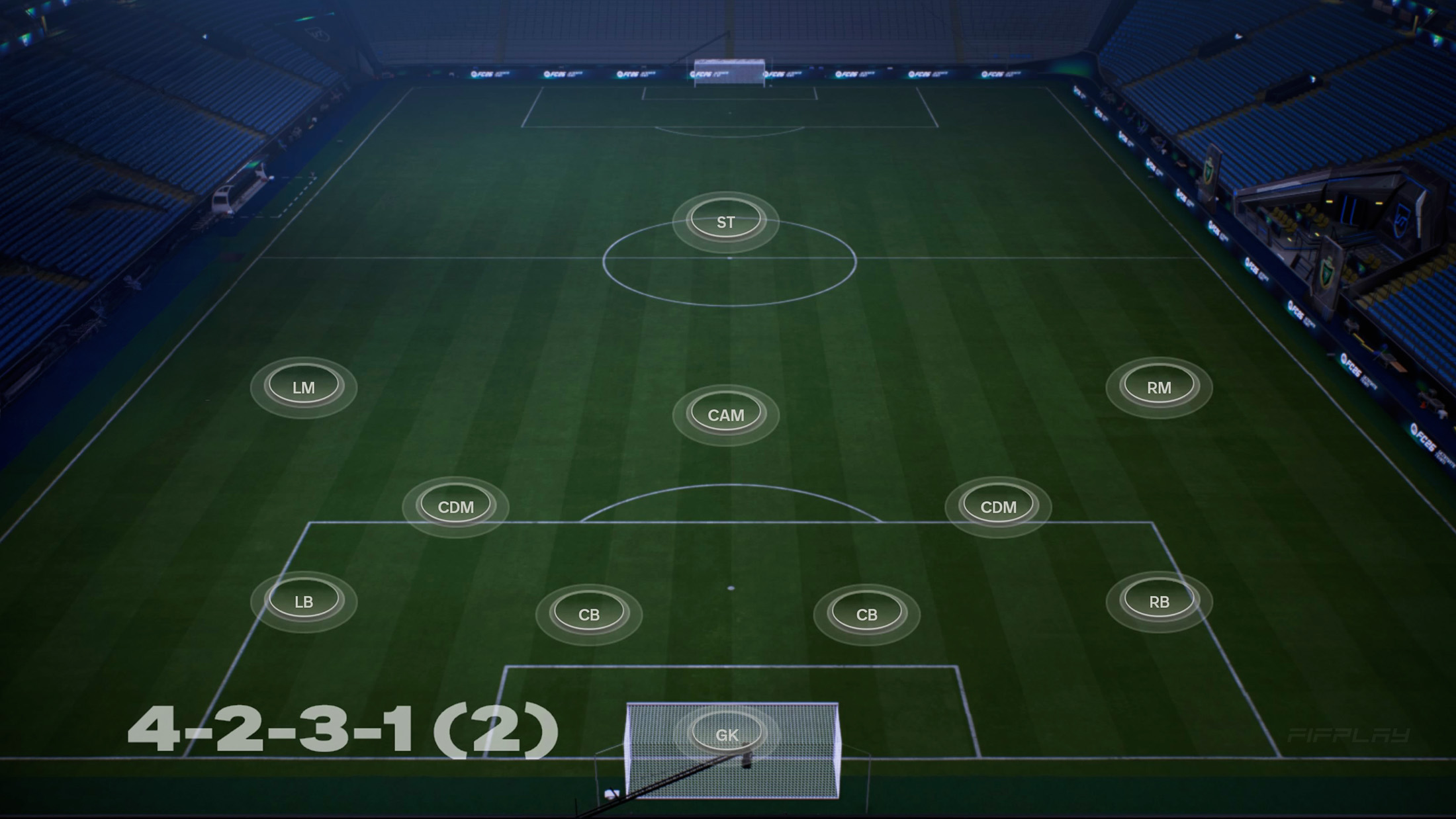
Task: Click the right CB position marker
Action: pos(867,614)
